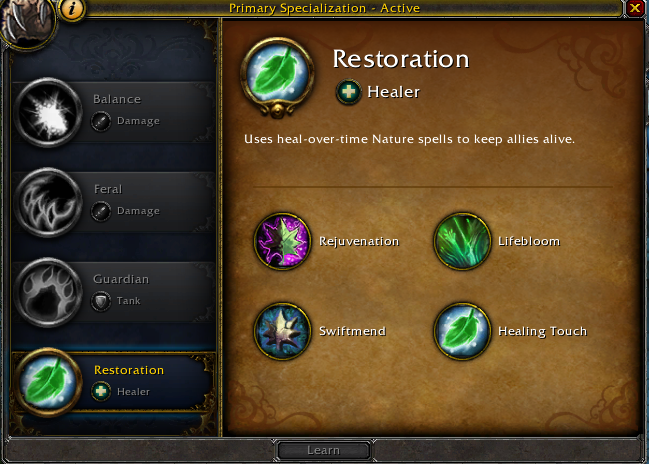This screenshot has height=464, width=649.
Task: Click the Lifebloom spell icon
Action: click(461, 241)
